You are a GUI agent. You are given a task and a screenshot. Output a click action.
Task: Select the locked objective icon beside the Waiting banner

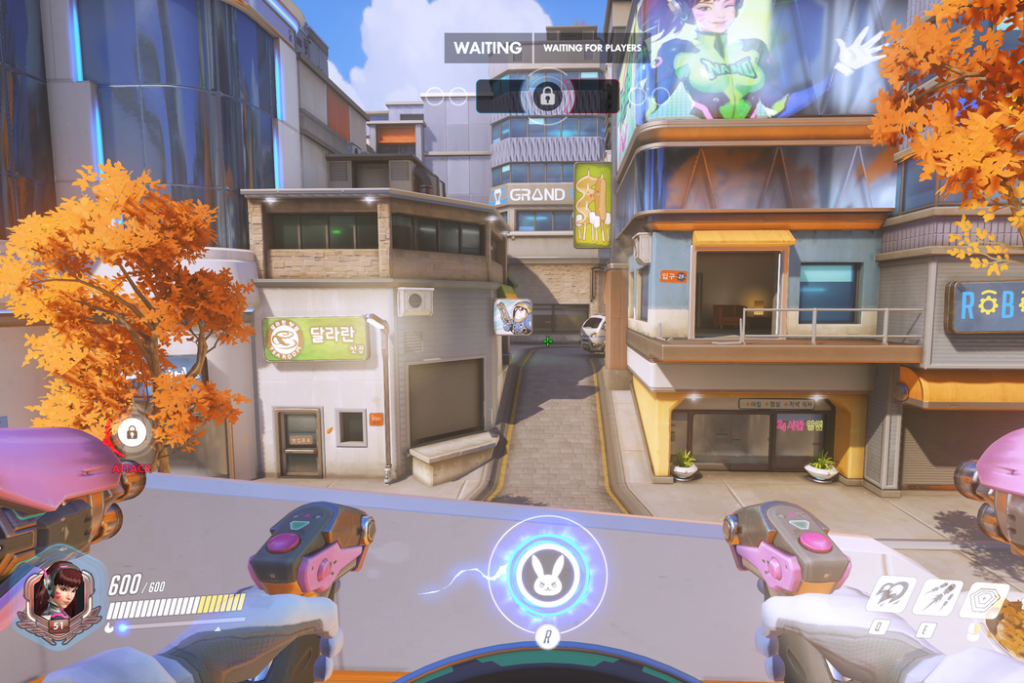tap(547, 96)
